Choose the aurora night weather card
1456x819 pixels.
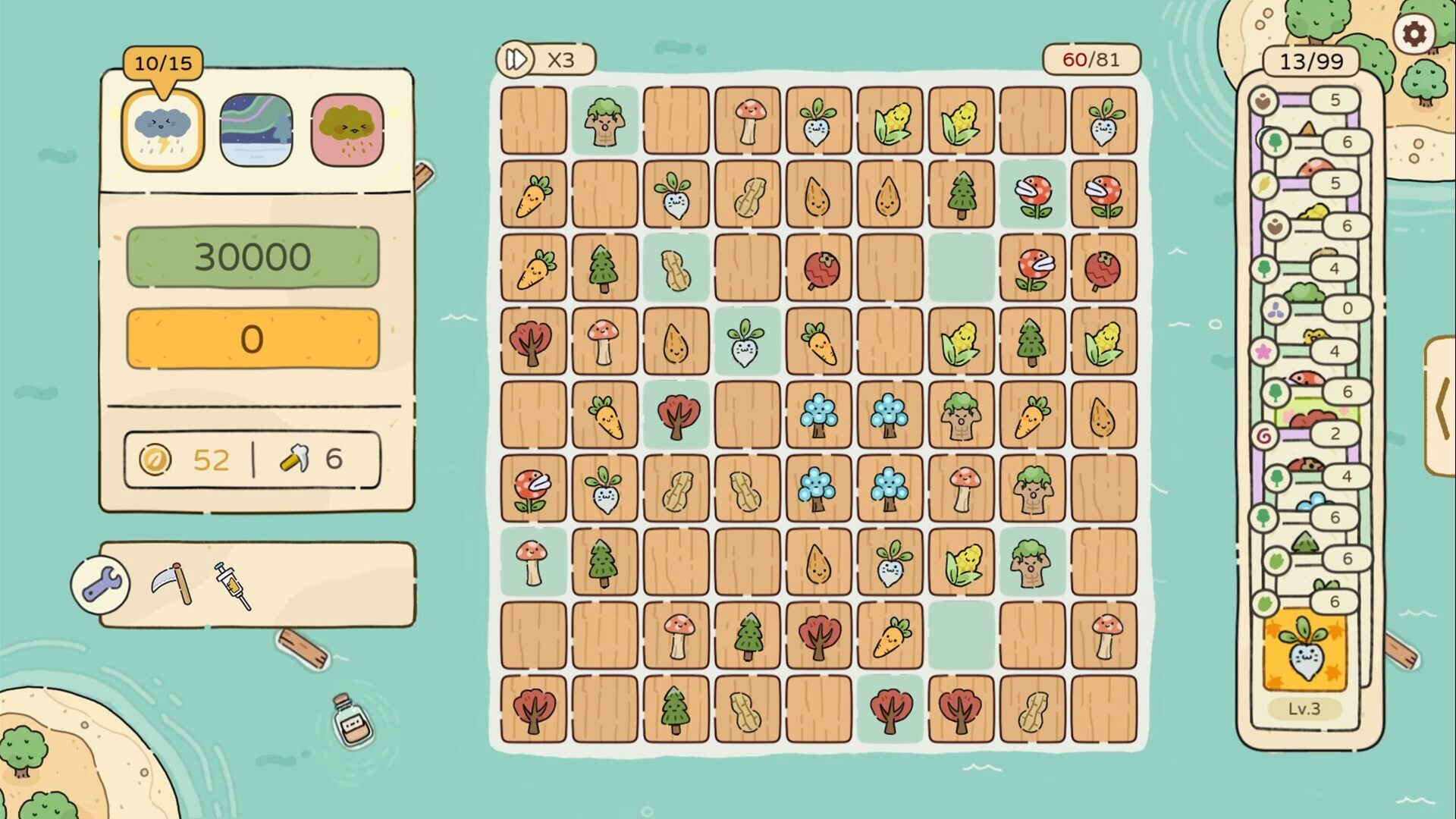tap(256, 130)
